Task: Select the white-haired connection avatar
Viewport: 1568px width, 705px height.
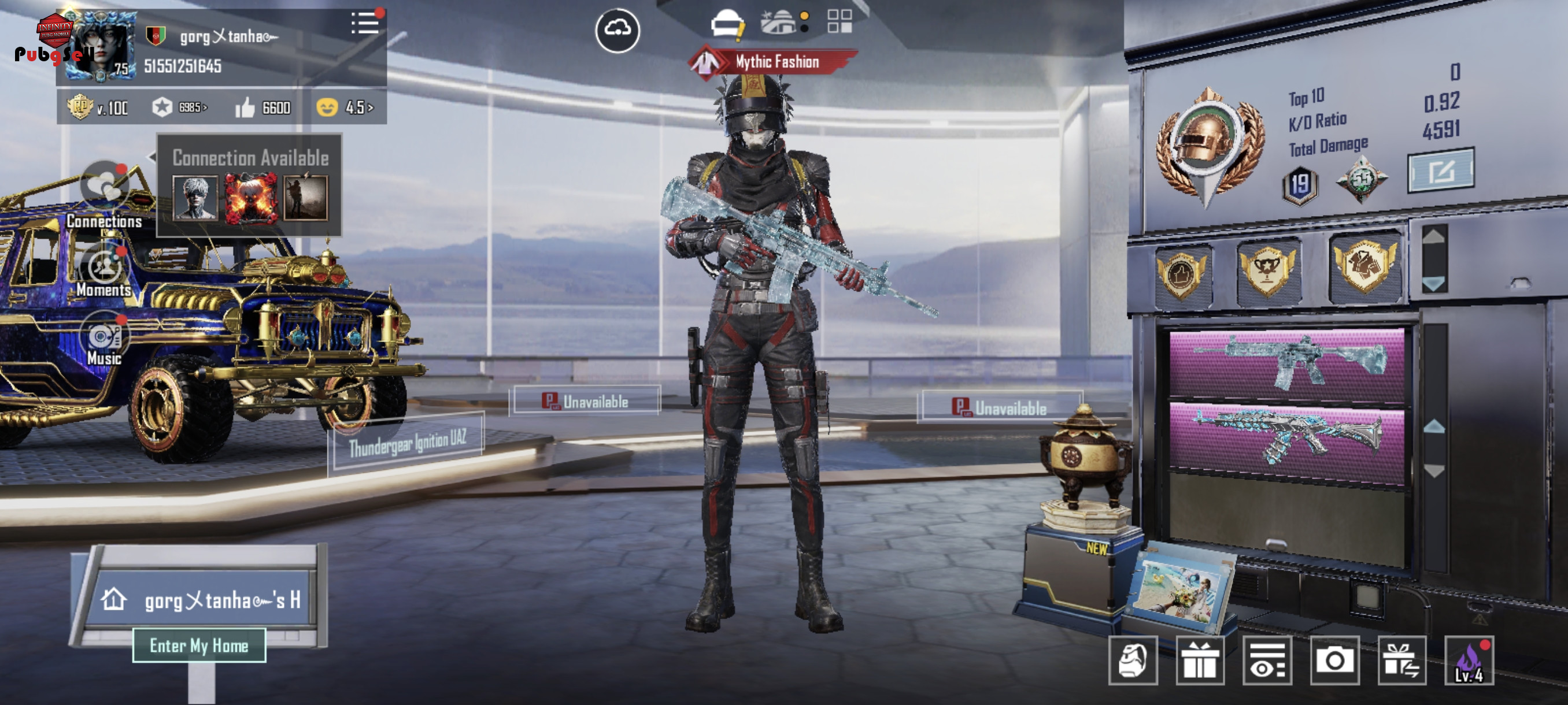Action: click(x=195, y=197)
